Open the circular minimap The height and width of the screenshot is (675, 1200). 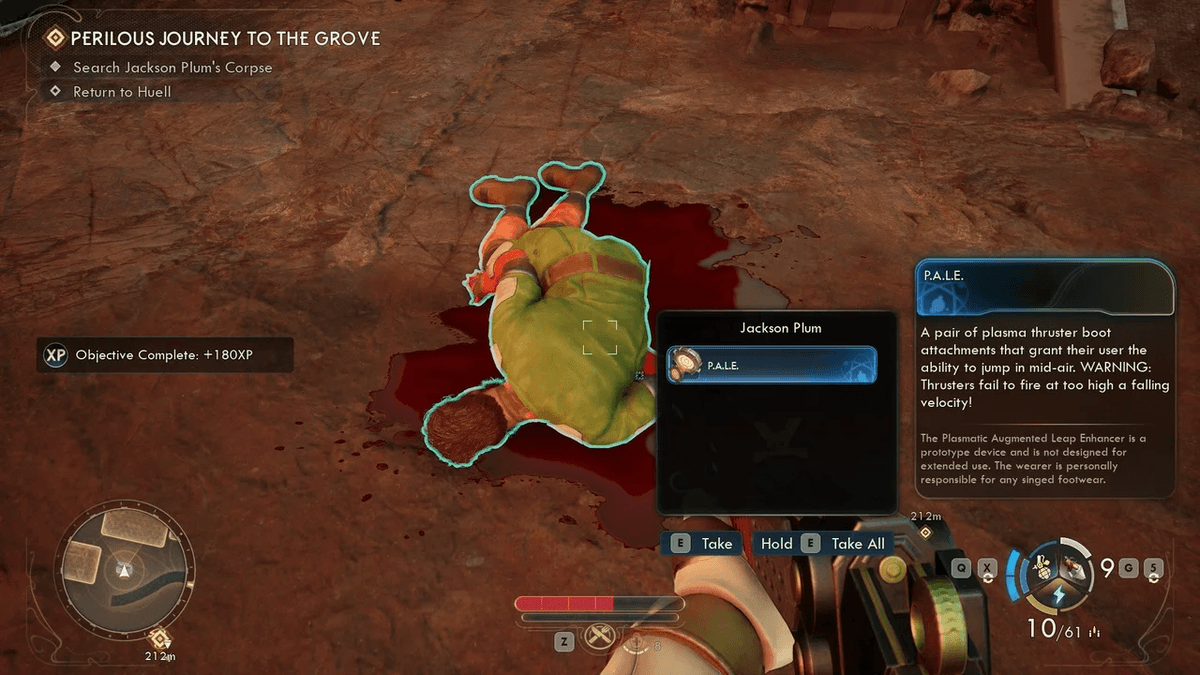click(124, 568)
